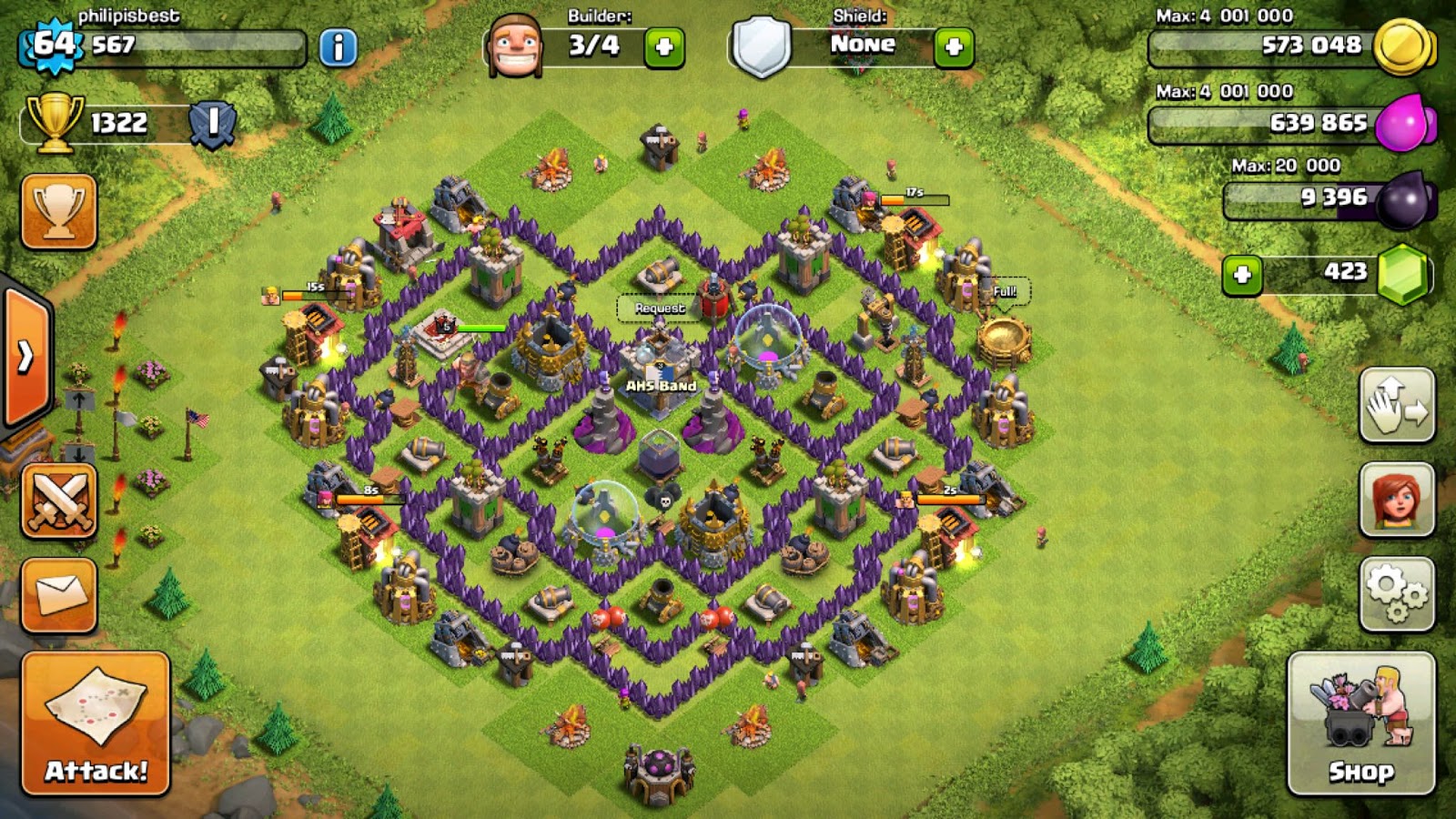
Task: Open the mail inbox icon
Action: [x=56, y=596]
